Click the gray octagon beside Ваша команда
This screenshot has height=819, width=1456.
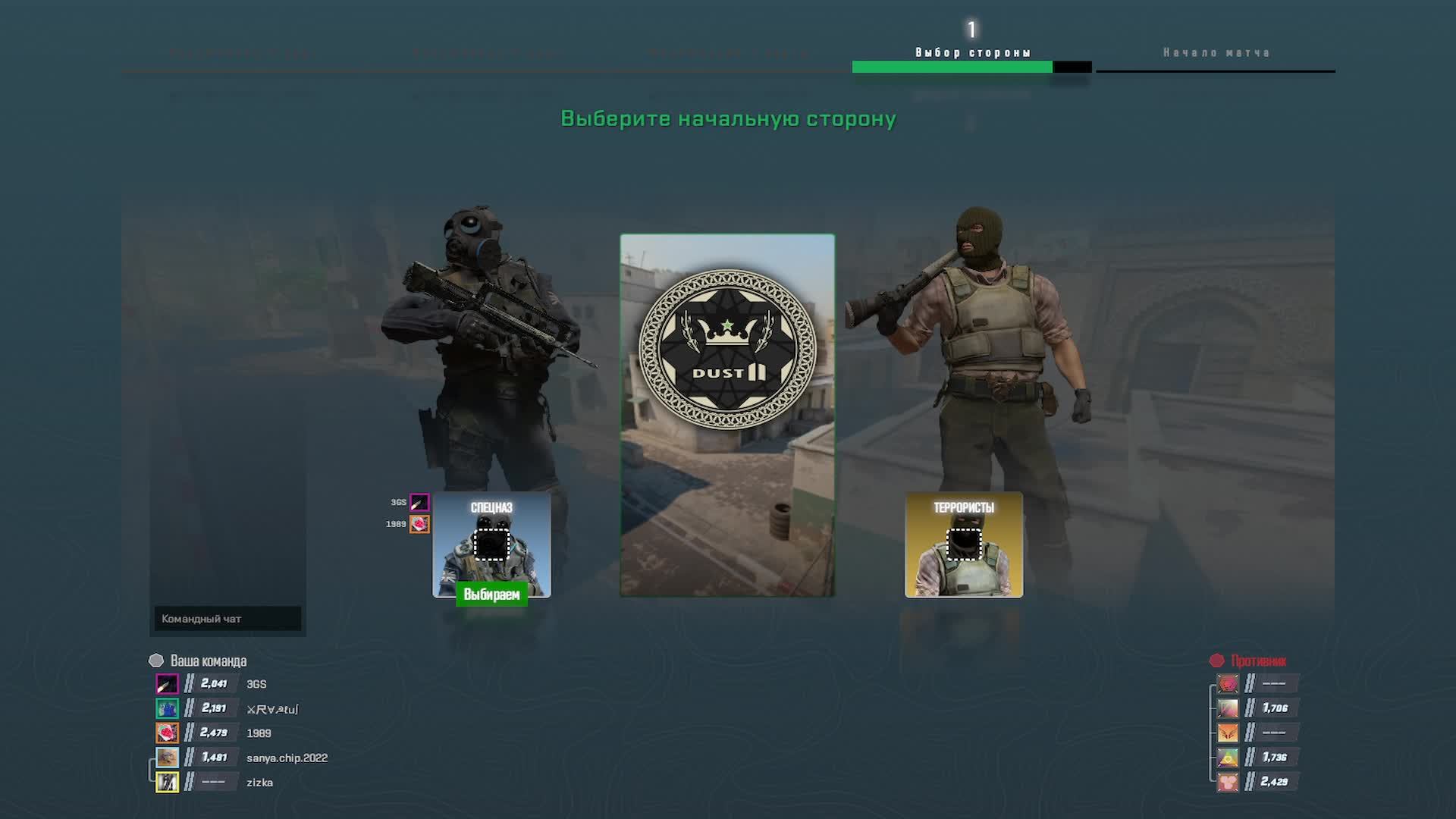(155, 661)
